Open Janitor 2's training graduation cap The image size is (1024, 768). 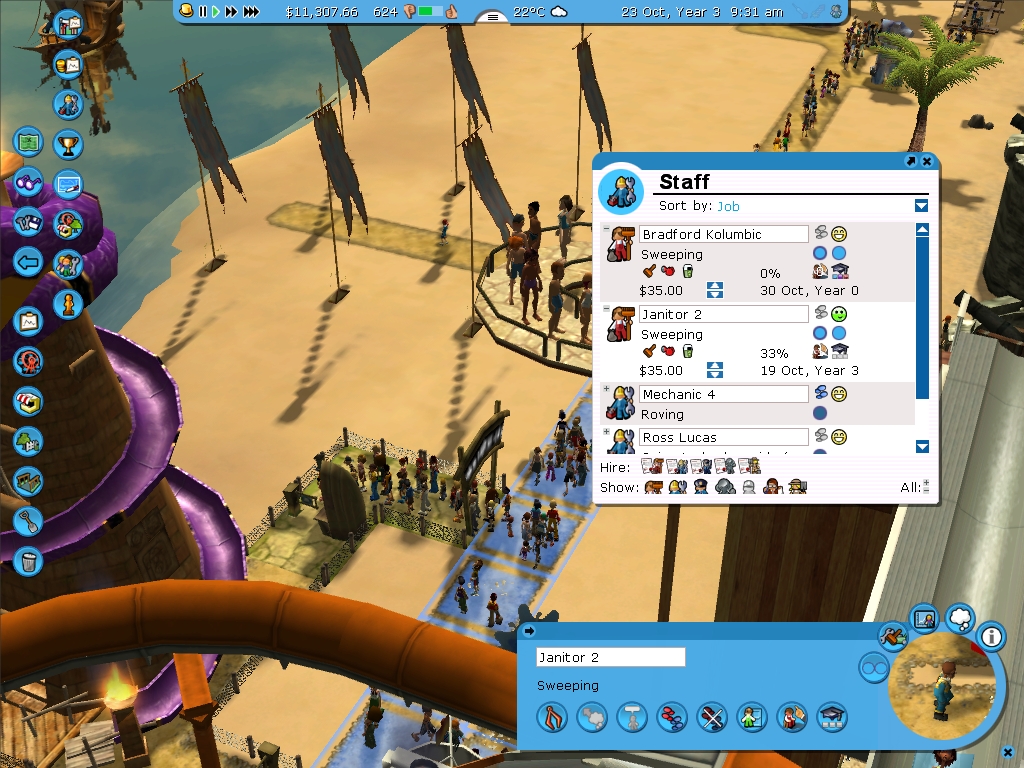click(832, 716)
